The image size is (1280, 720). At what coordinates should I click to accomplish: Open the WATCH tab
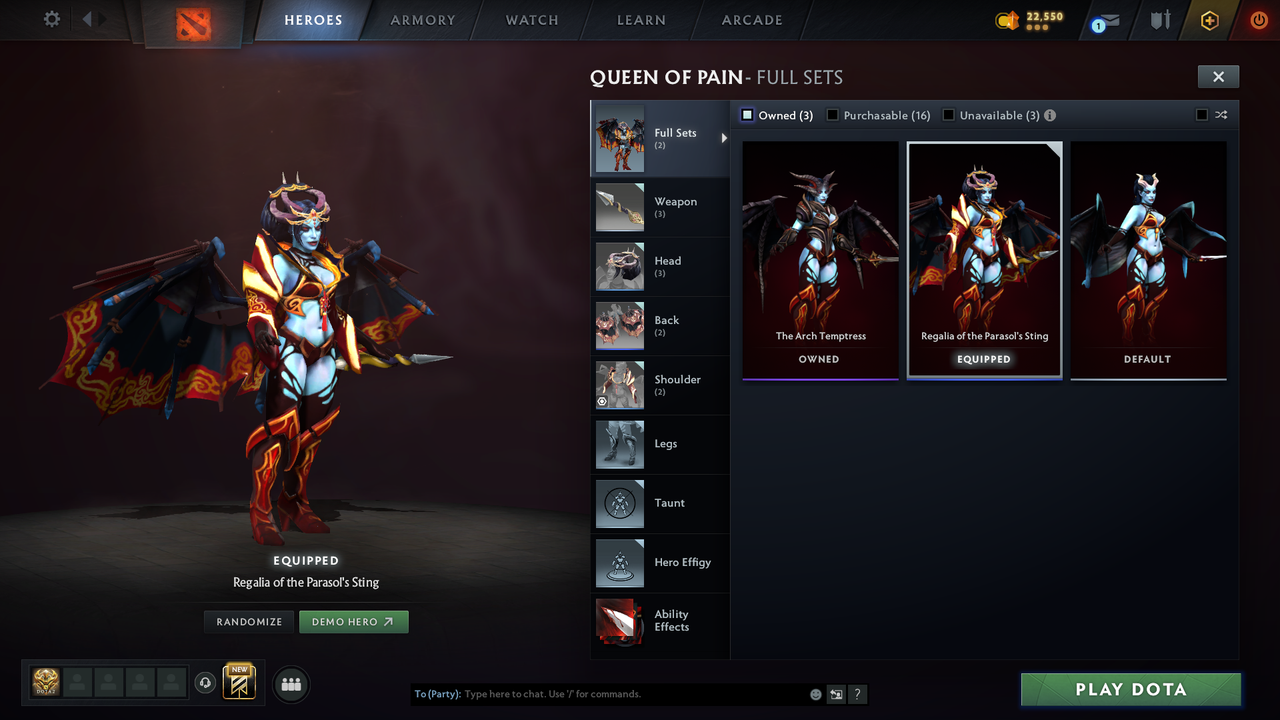point(531,20)
